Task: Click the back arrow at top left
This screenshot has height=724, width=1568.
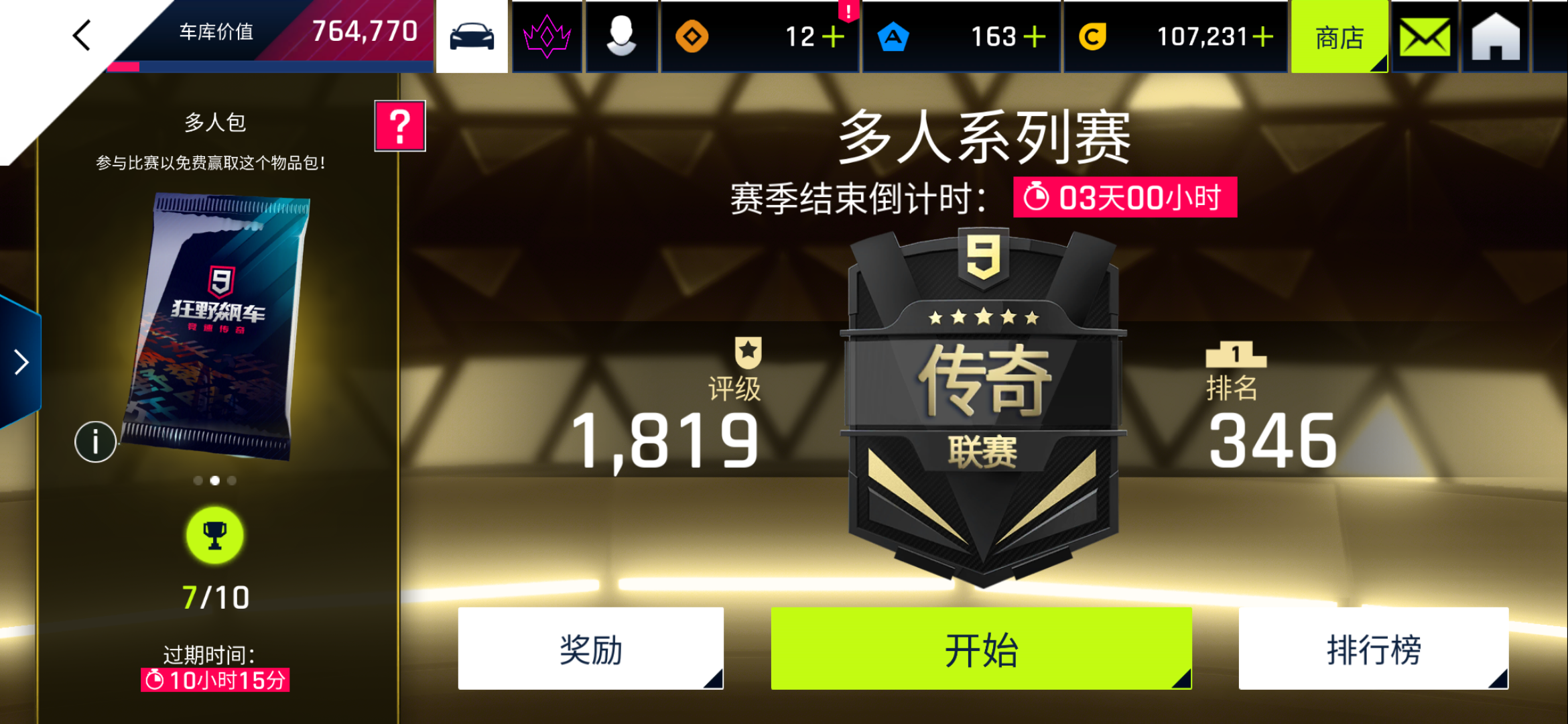Action: pos(80,35)
